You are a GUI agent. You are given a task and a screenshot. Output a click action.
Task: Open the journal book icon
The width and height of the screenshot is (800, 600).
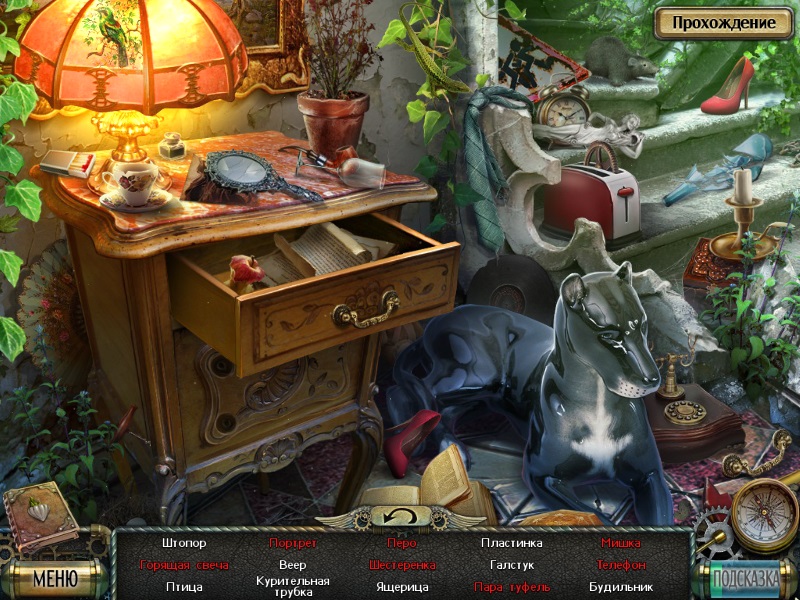40,517
